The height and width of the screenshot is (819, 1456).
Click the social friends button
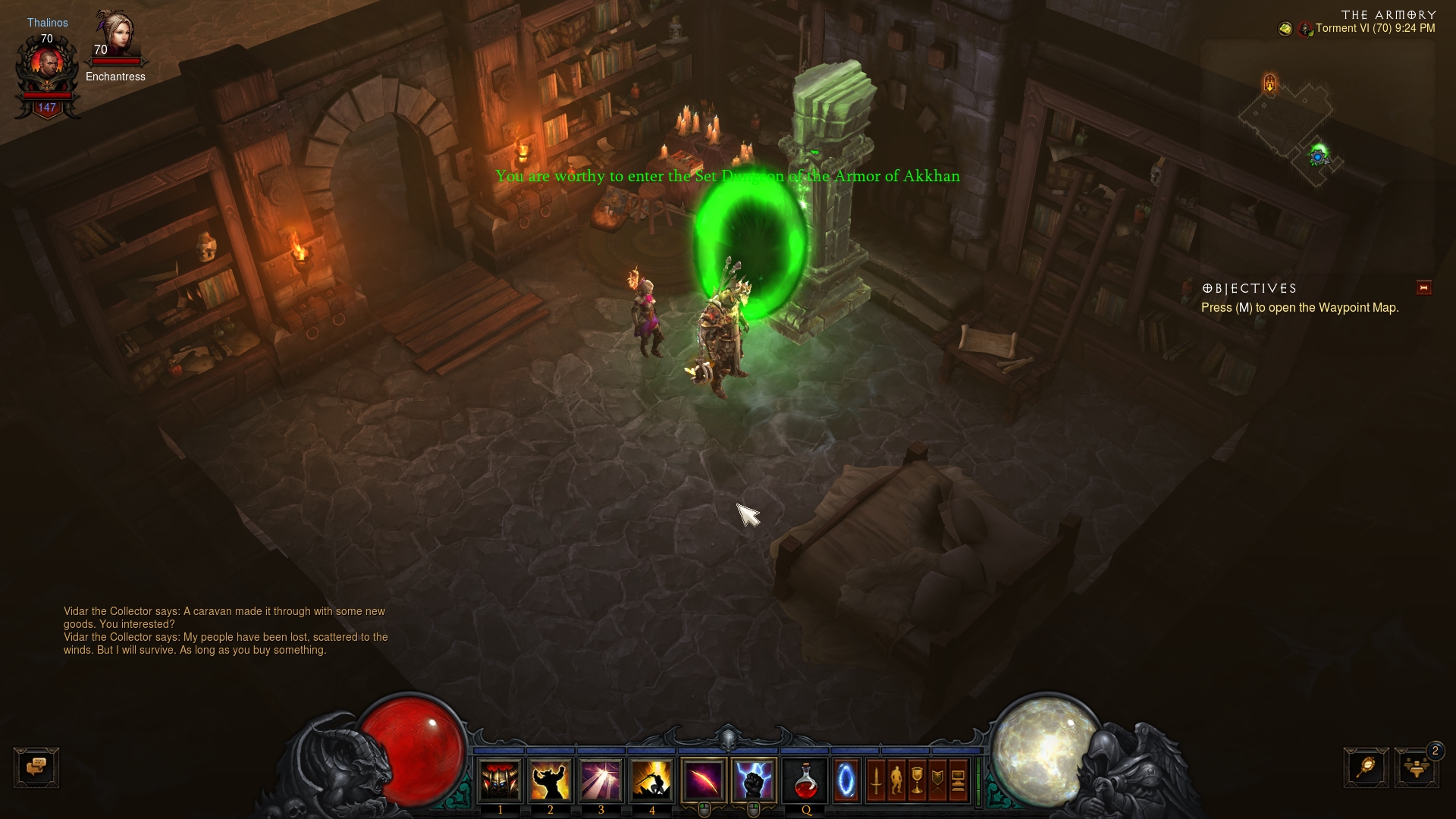coord(1417,767)
